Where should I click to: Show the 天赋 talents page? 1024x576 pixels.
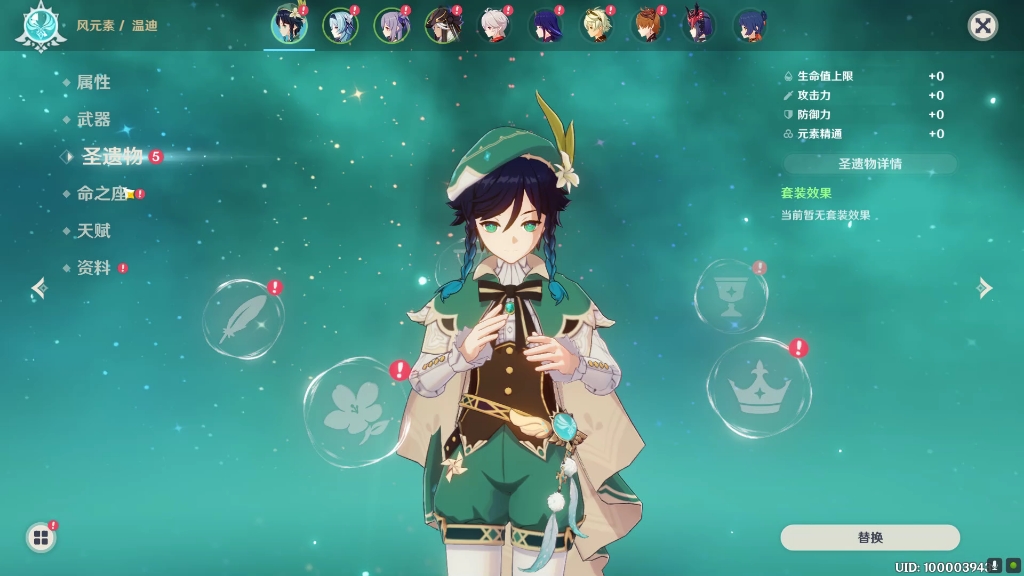point(93,231)
